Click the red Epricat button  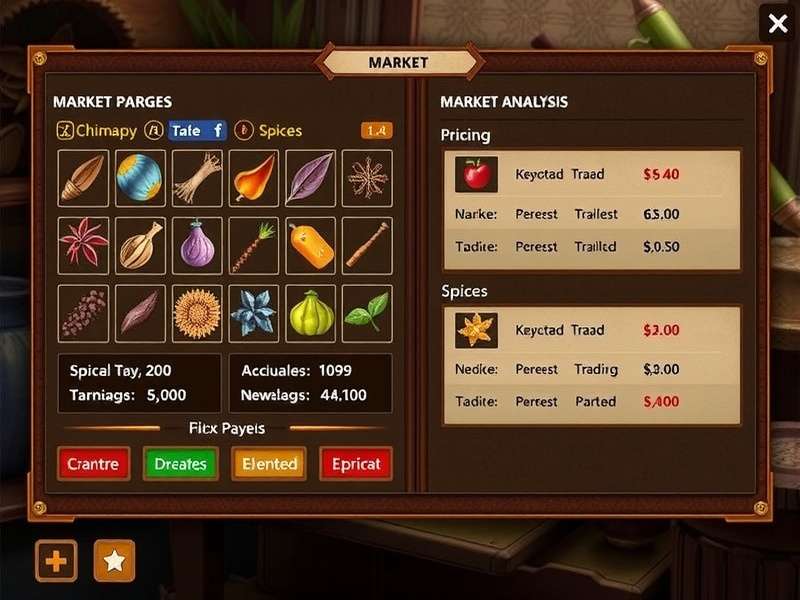tap(355, 463)
